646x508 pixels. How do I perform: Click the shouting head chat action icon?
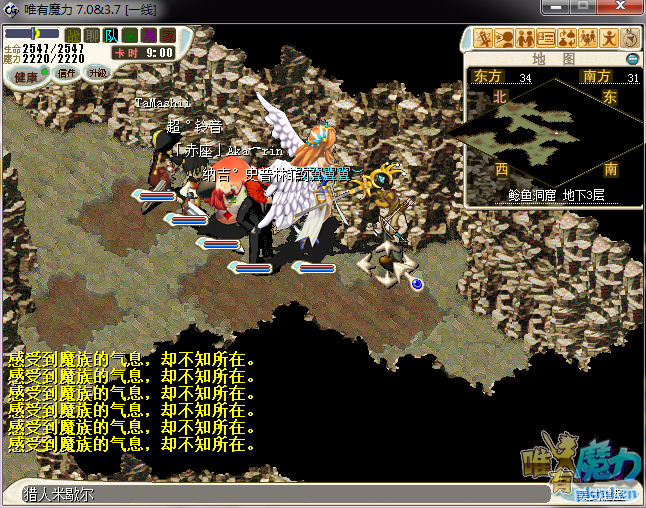point(504,39)
